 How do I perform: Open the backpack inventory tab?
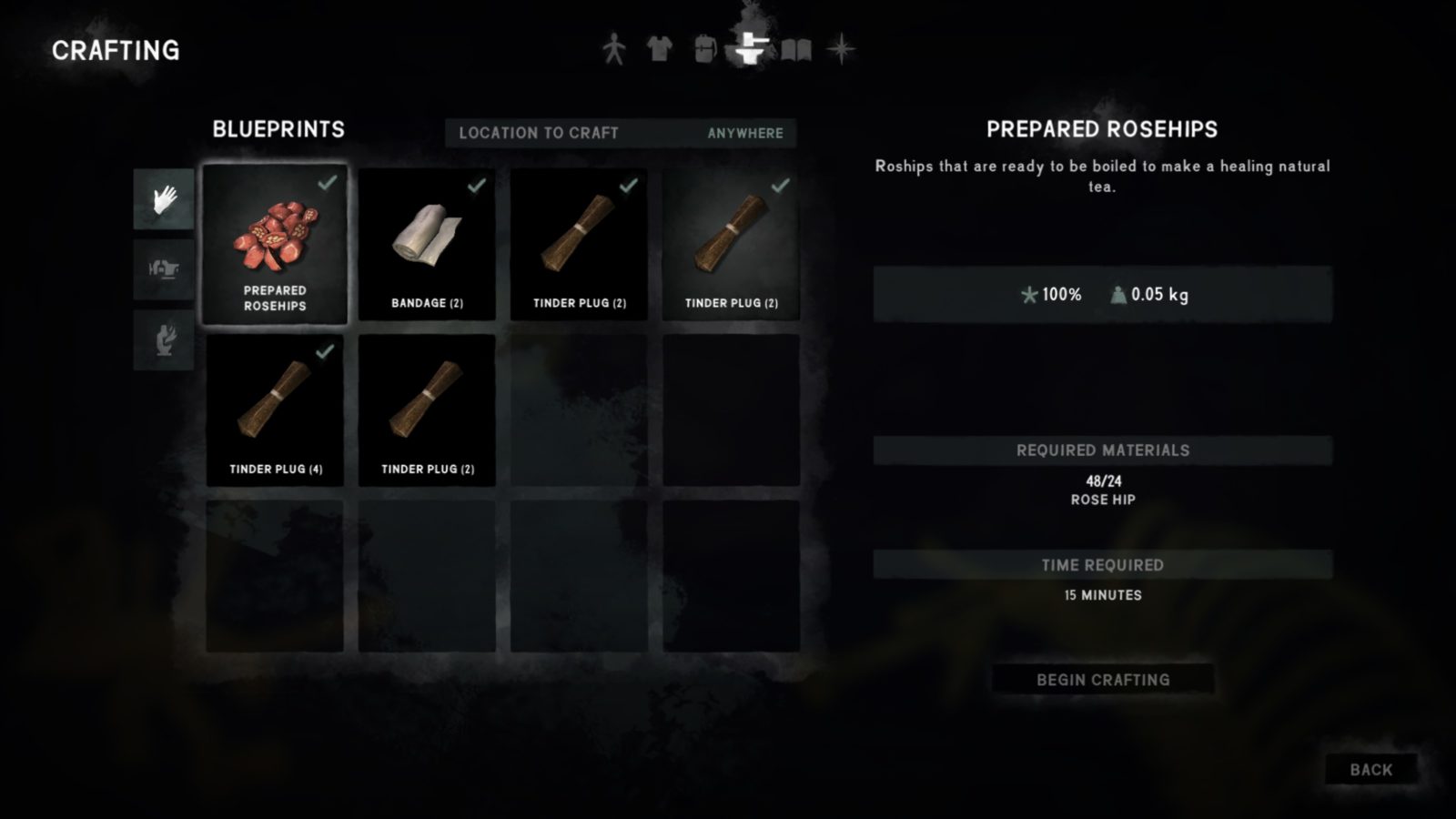pyautogui.click(x=704, y=49)
